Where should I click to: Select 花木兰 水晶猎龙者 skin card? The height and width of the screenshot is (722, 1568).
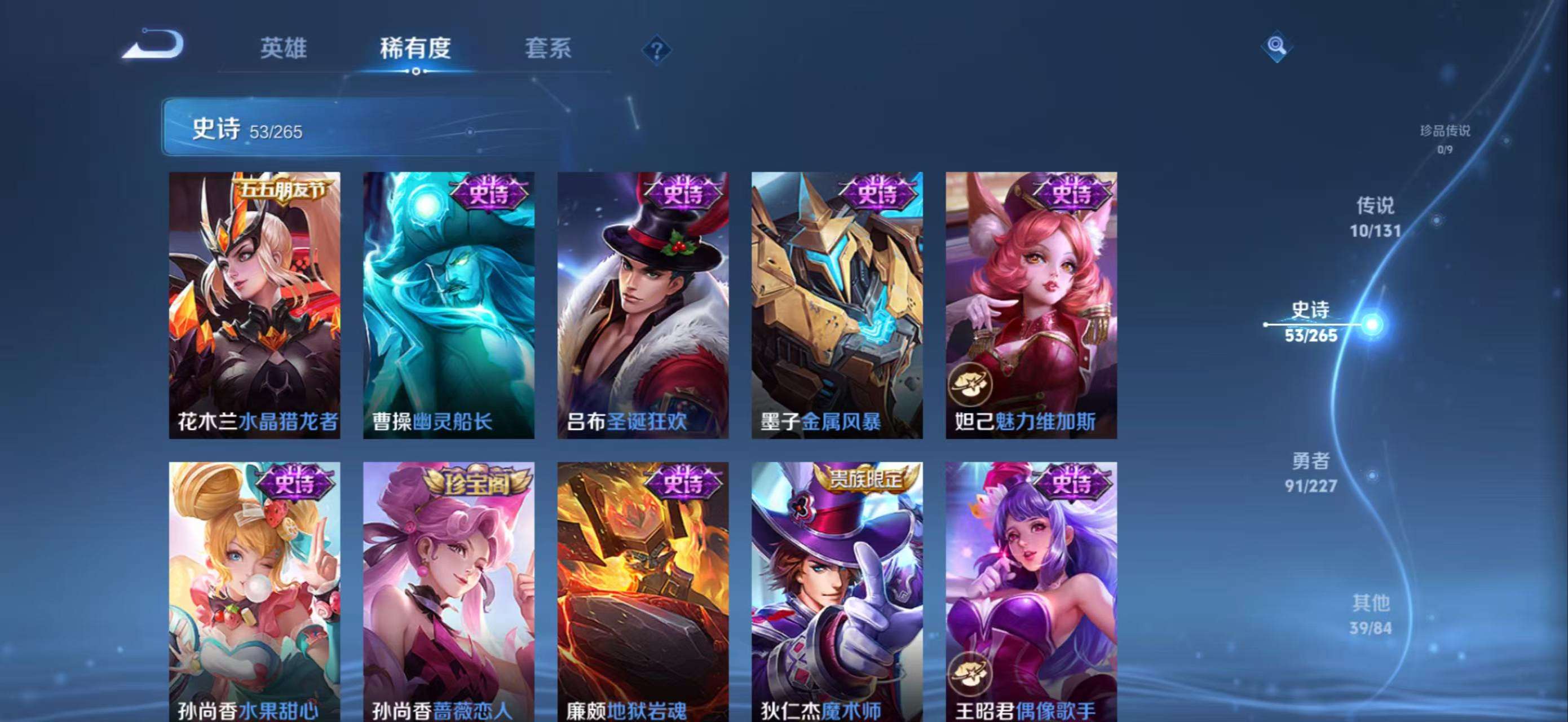click(254, 305)
